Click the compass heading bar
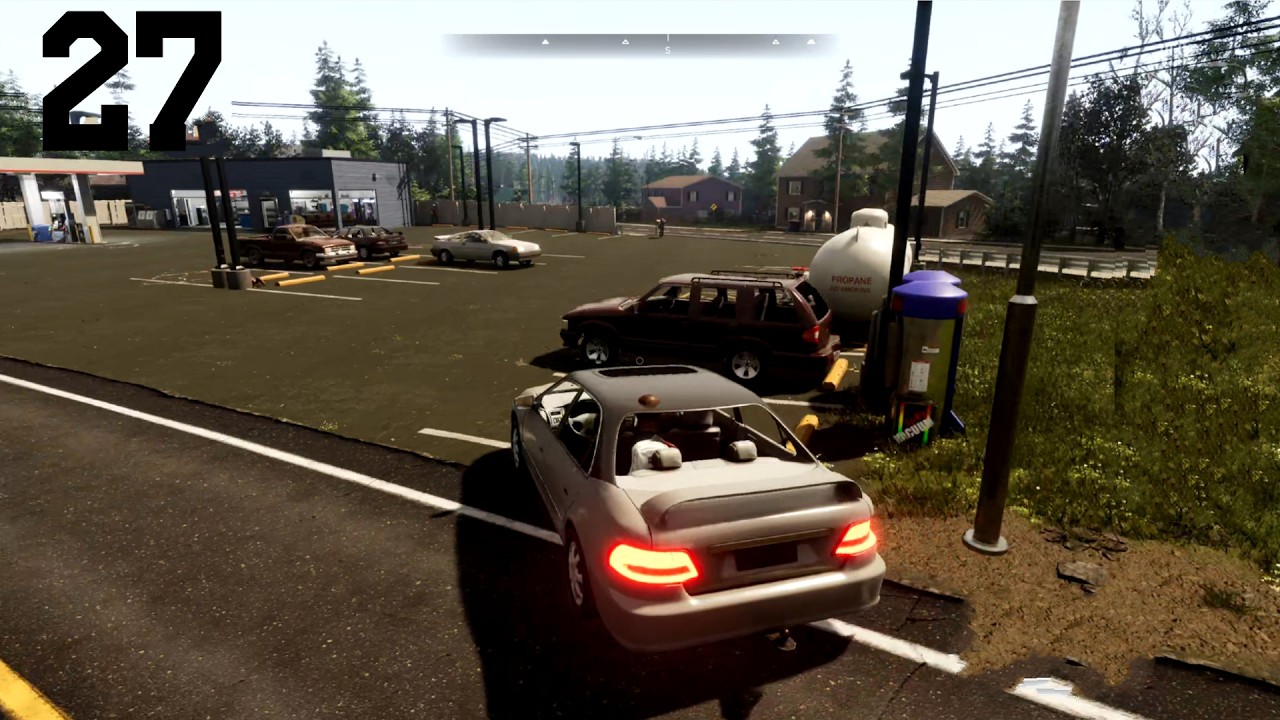 (640, 44)
